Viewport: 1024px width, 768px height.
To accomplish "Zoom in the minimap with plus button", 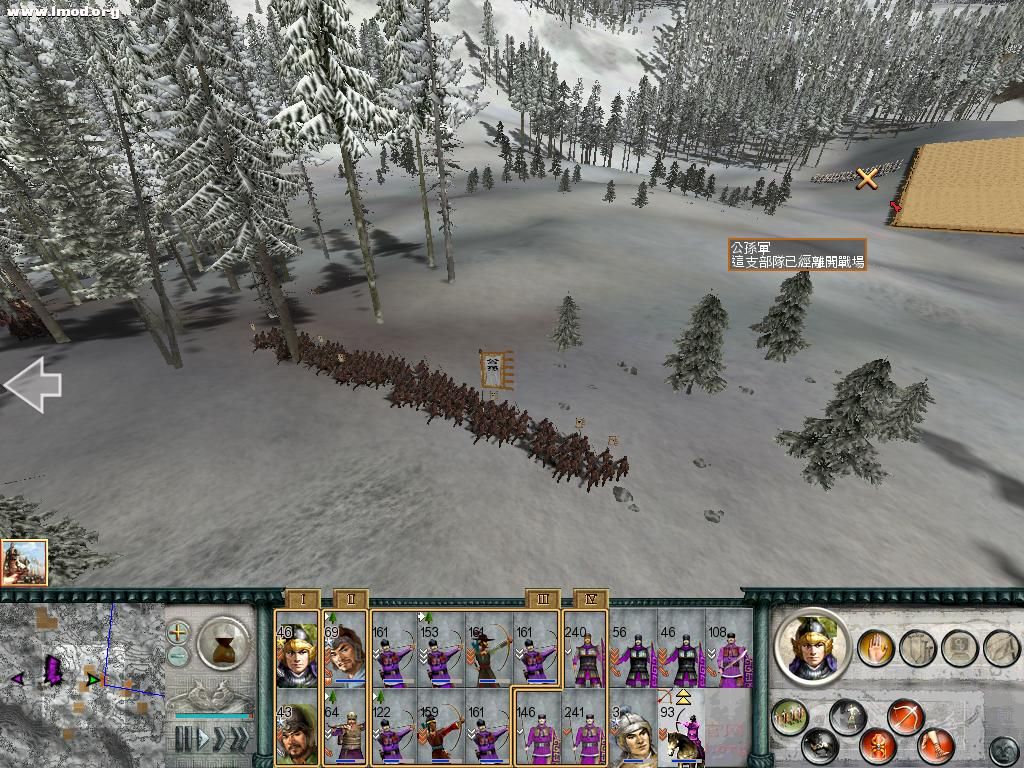I will [178, 632].
